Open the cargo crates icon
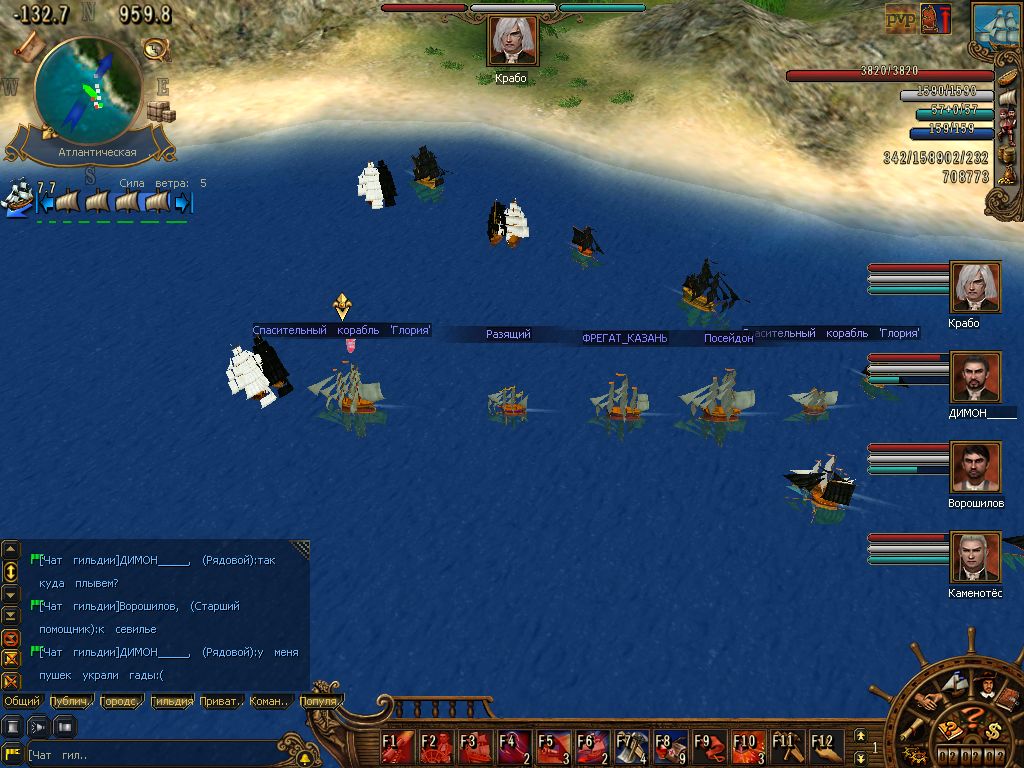The height and width of the screenshot is (768, 1024). (x=160, y=111)
